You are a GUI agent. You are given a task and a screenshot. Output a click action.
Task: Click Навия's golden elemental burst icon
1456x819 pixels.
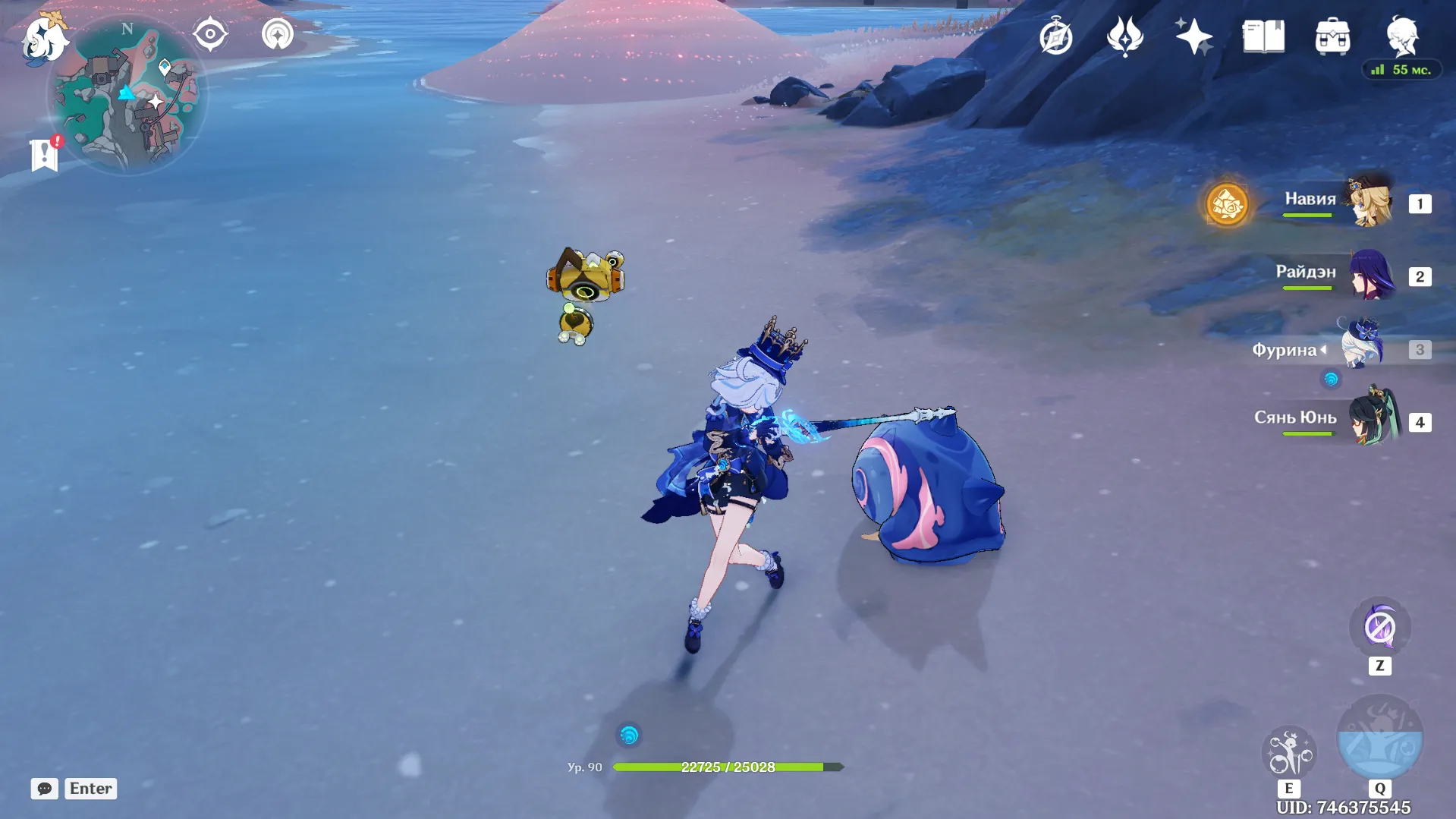(1227, 204)
